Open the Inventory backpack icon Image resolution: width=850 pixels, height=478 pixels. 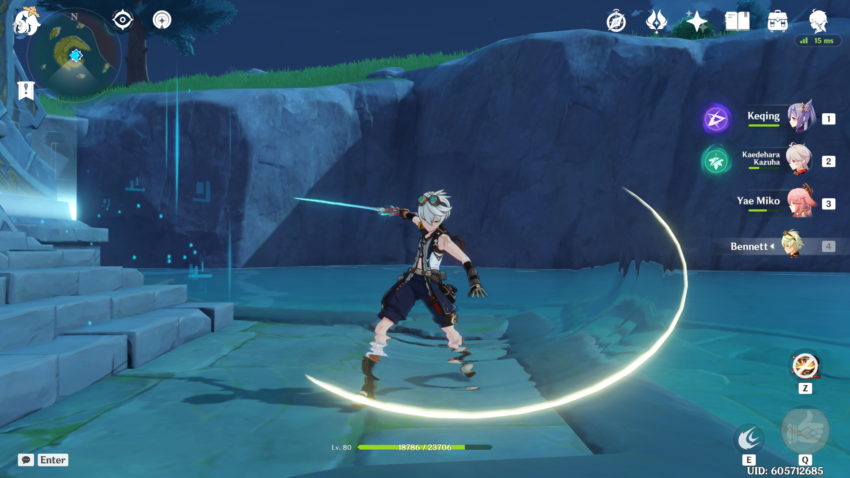[x=777, y=21]
